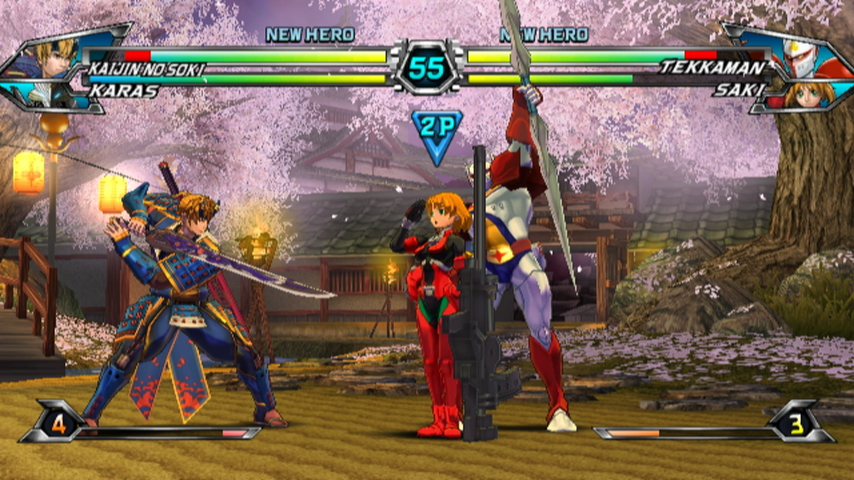Choose Tekkaman's character portrait
This screenshot has width=854, height=480.
(800, 55)
